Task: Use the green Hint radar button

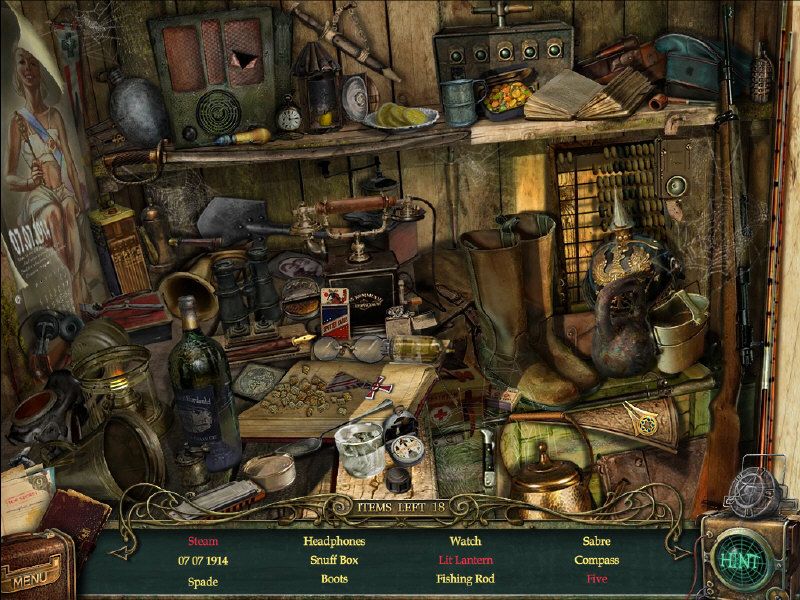Action: click(741, 556)
